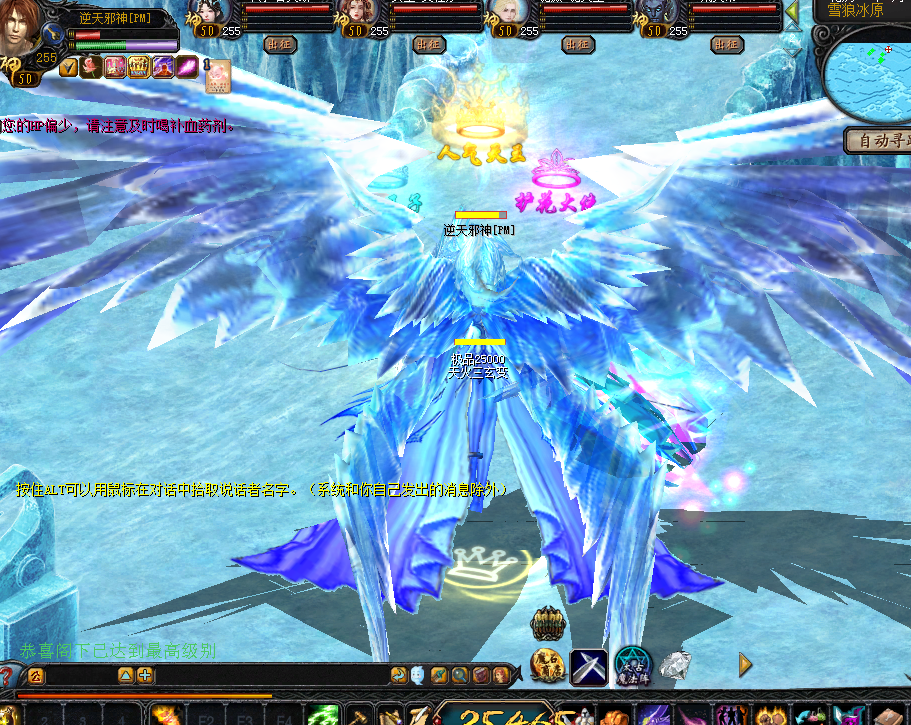Click the plus button on the chat bar

(x=145, y=676)
